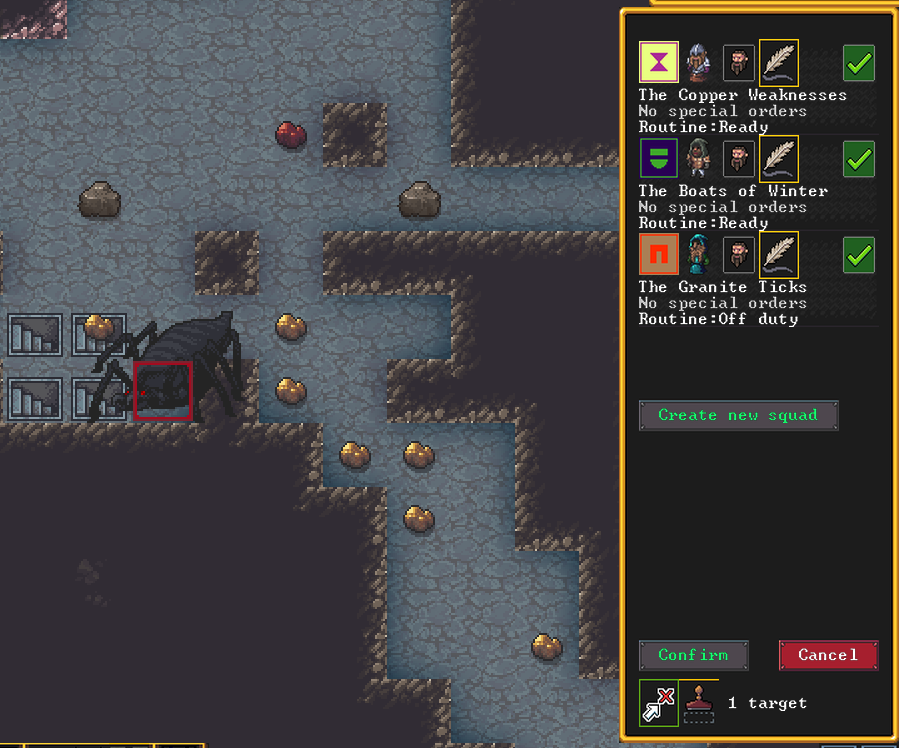Click the feather quill icon for The Boats of Winter

(779, 158)
